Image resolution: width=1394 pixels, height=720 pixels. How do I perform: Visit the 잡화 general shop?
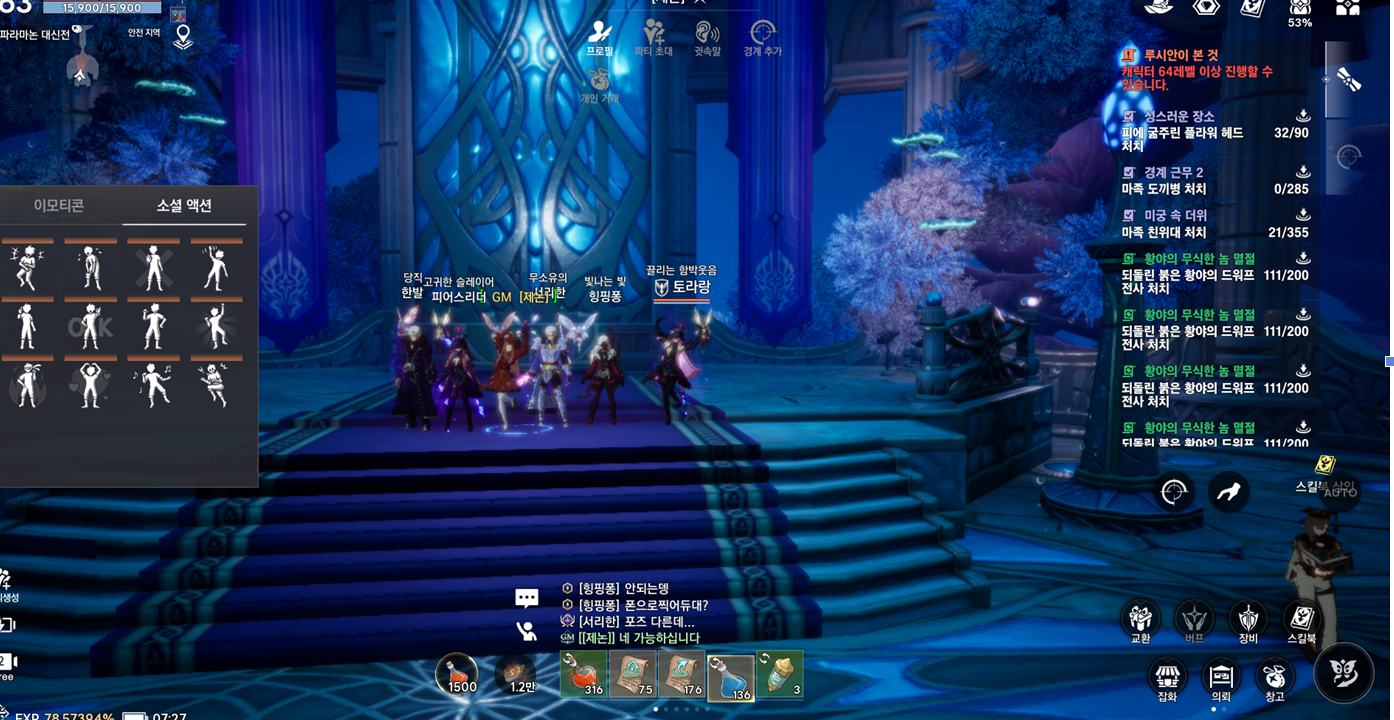click(1166, 679)
